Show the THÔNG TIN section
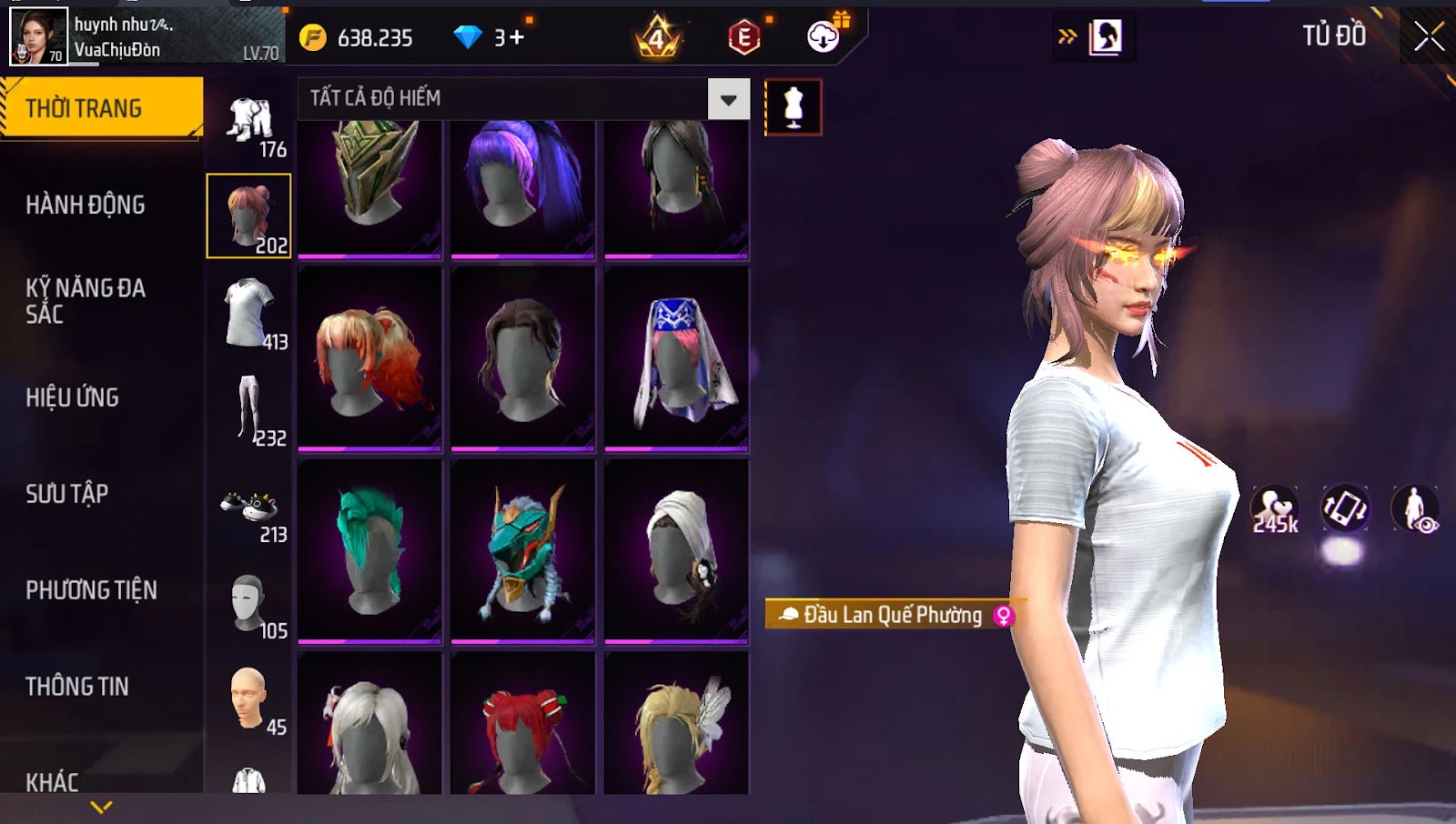Screen dimensions: 1456x824 (x=77, y=687)
